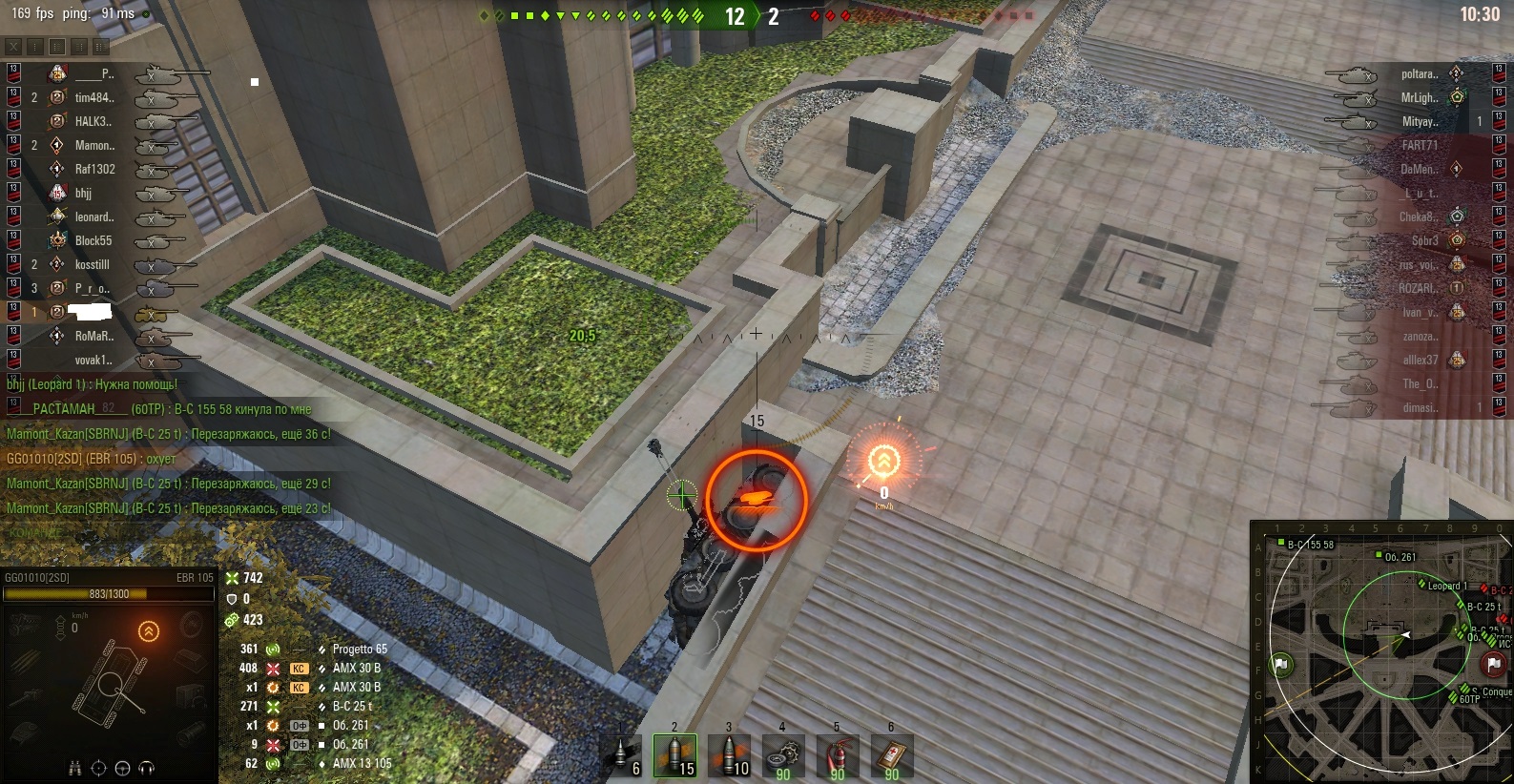Click the gunner crosshair crew icon
This screenshot has width=1514, height=784.
tap(98, 768)
